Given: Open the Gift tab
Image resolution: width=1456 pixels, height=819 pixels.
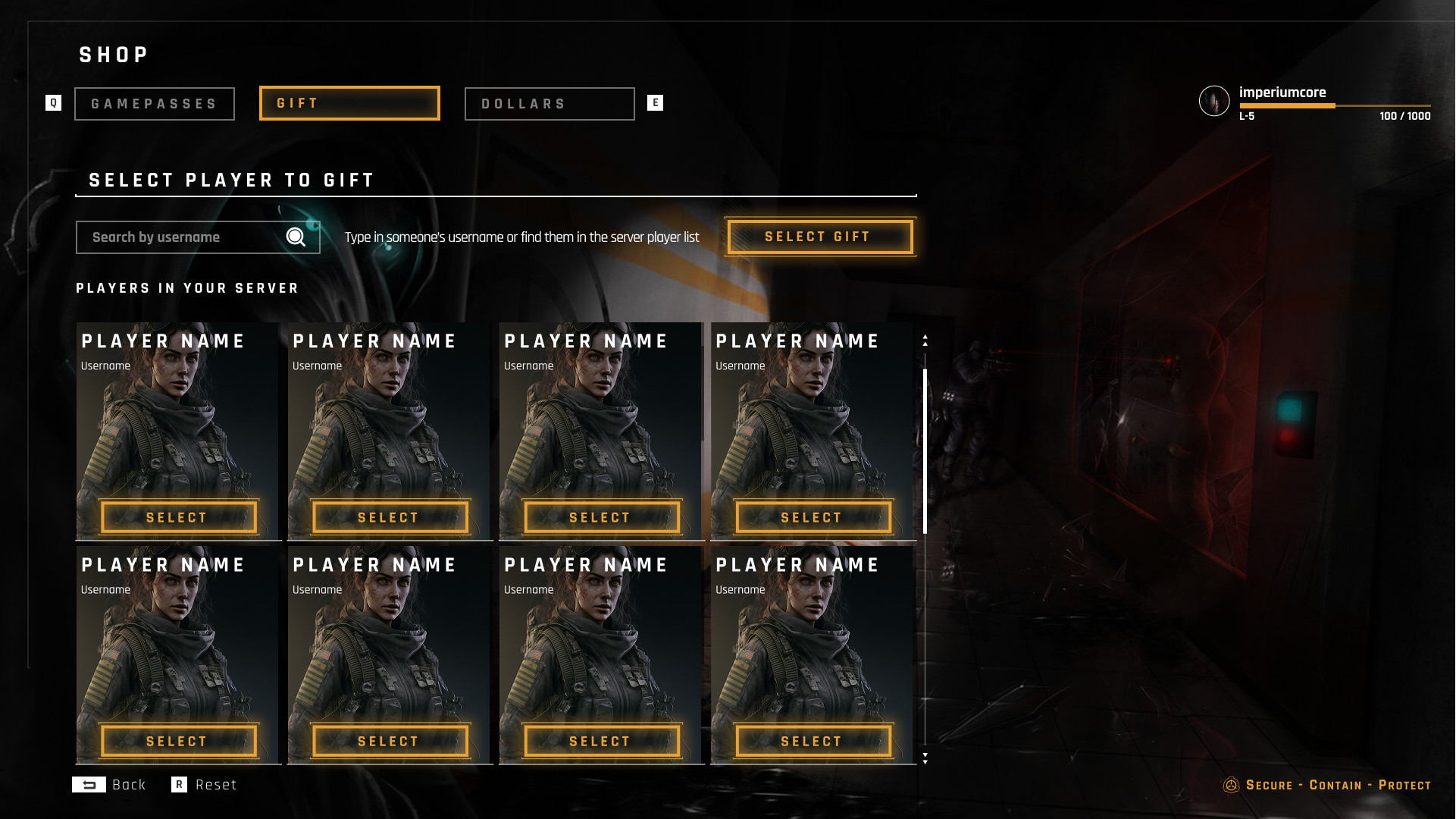Looking at the screenshot, I should coord(349,103).
